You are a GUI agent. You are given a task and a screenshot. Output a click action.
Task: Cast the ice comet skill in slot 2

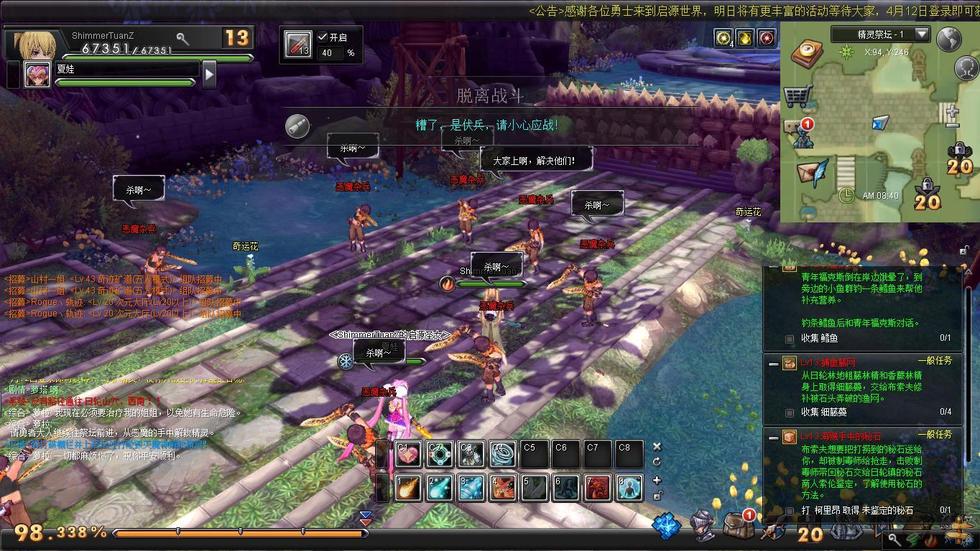pos(440,488)
